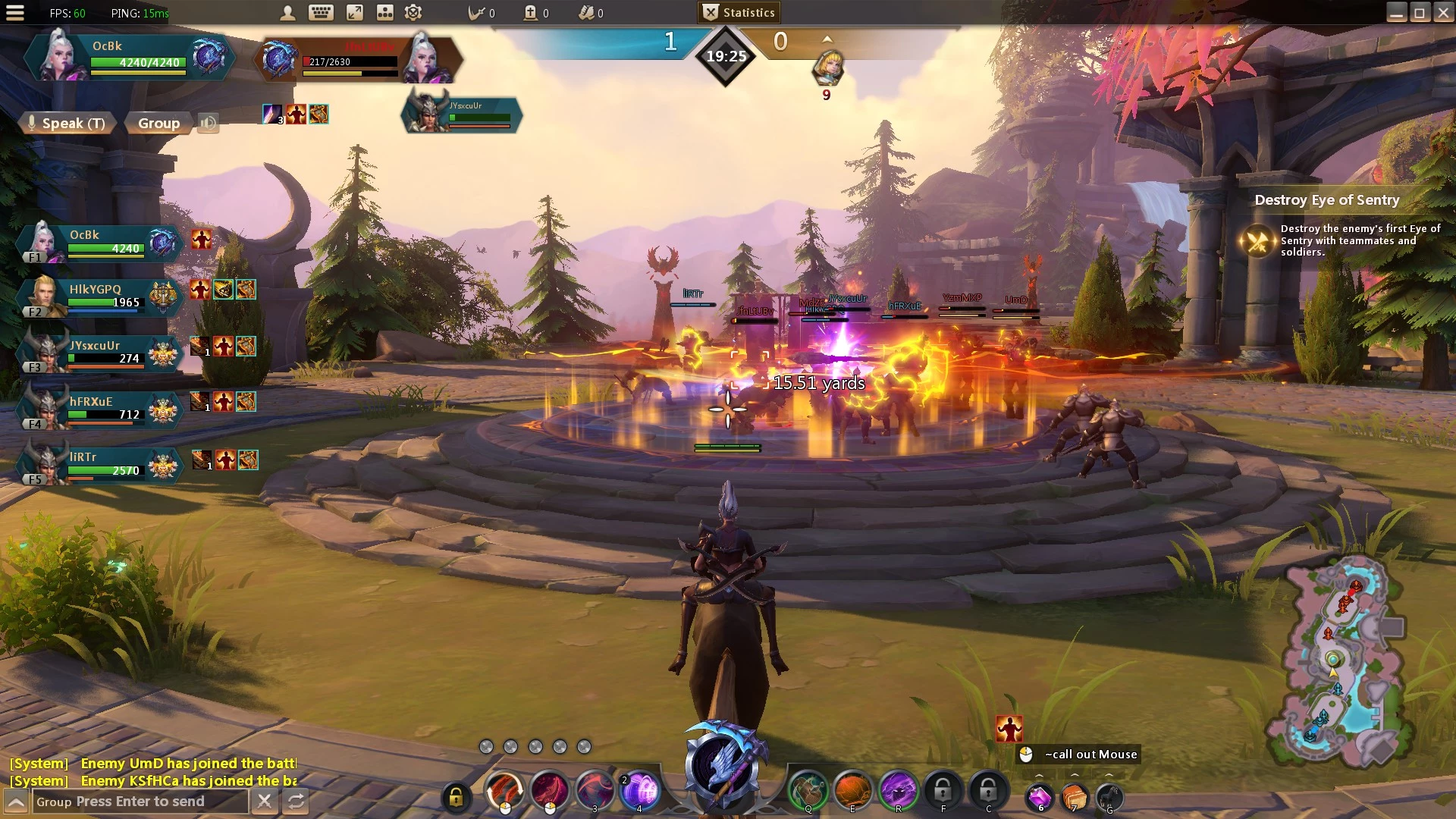The width and height of the screenshot is (1456, 819).
Task: Use the purple gem item in slot 6
Action: click(x=1039, y=797)
